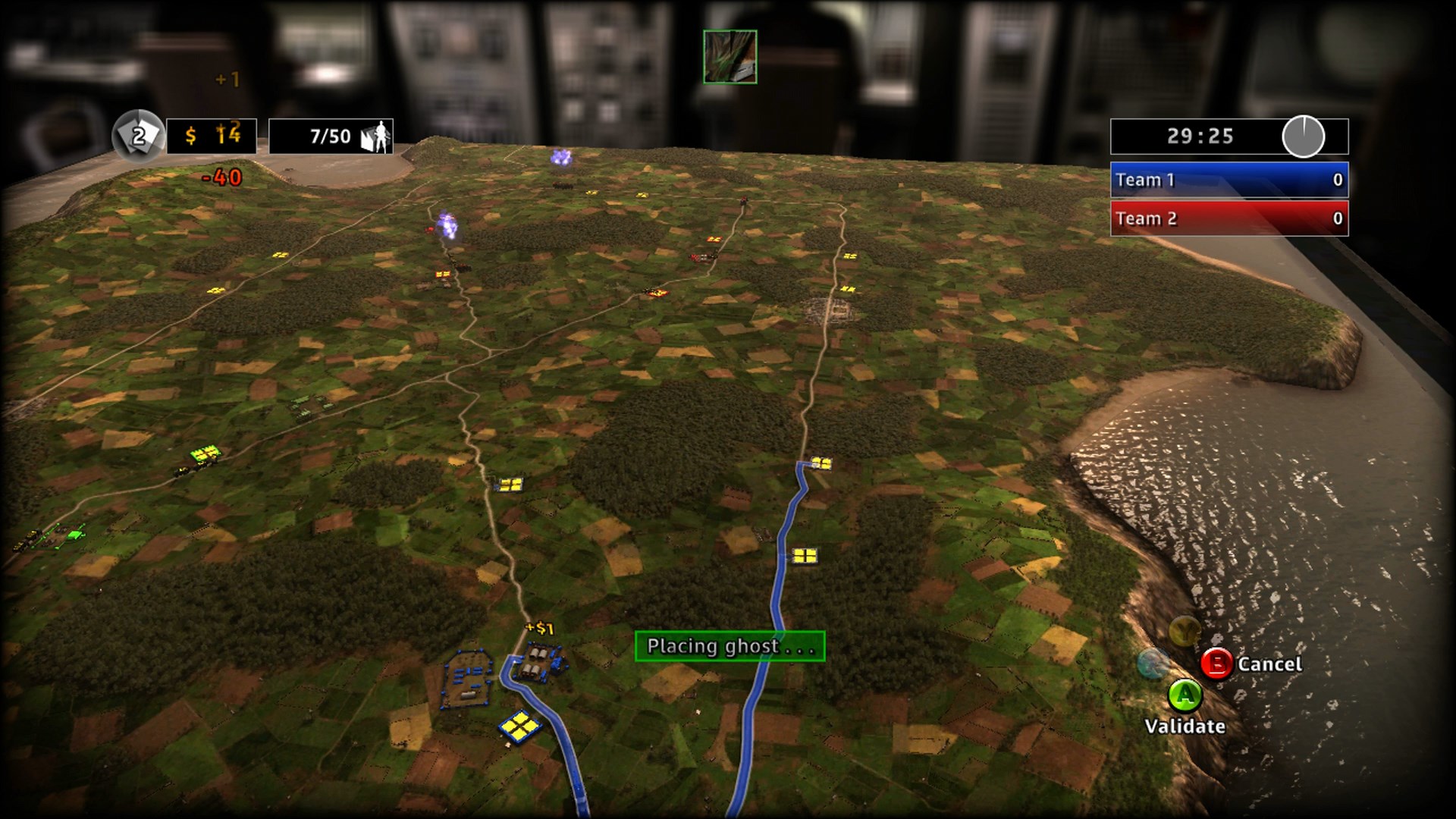Click the purple explosion marker on the map

coord(561,157)
